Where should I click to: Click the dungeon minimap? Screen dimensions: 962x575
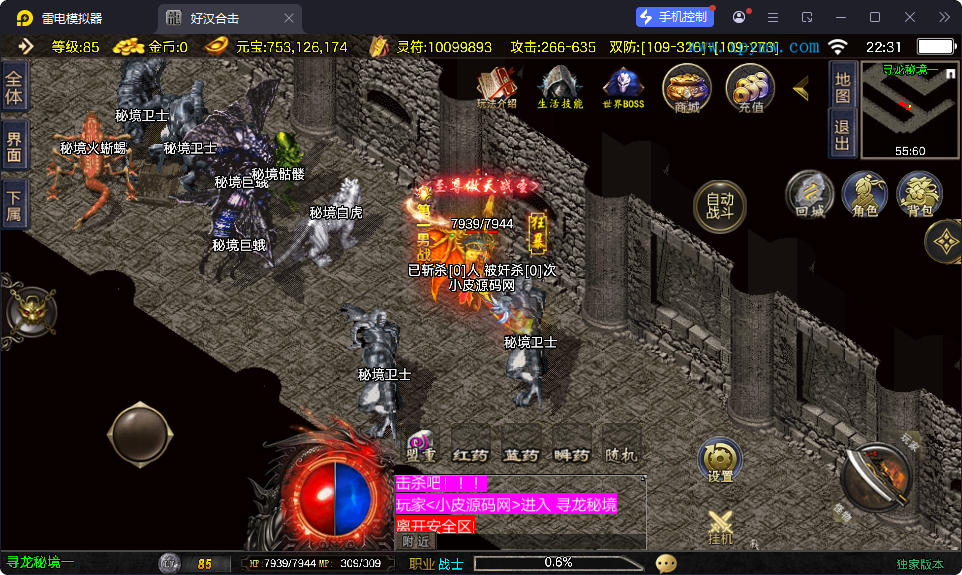pos(908,109)
